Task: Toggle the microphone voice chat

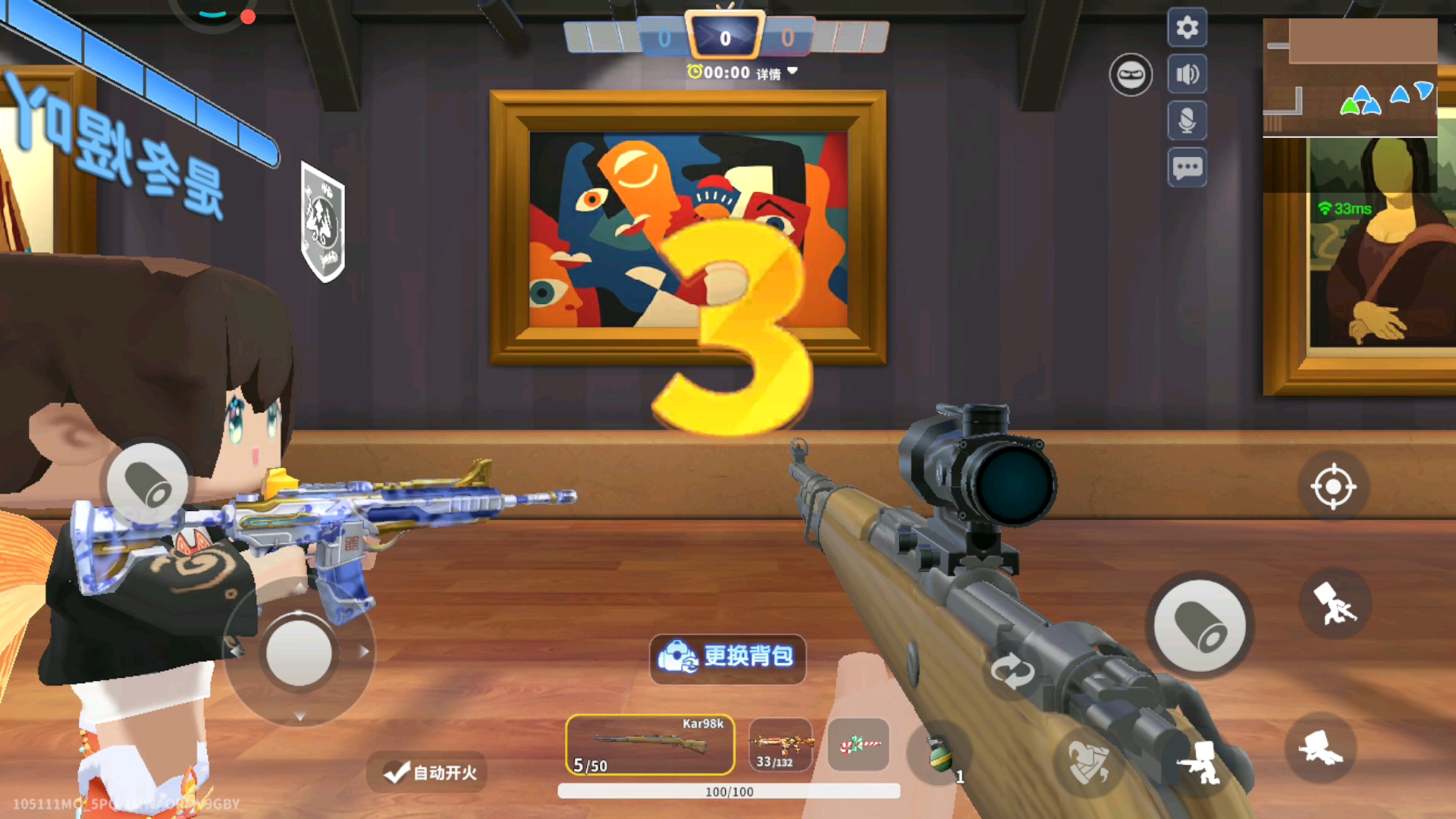Action: click(x=1187, y=121)
